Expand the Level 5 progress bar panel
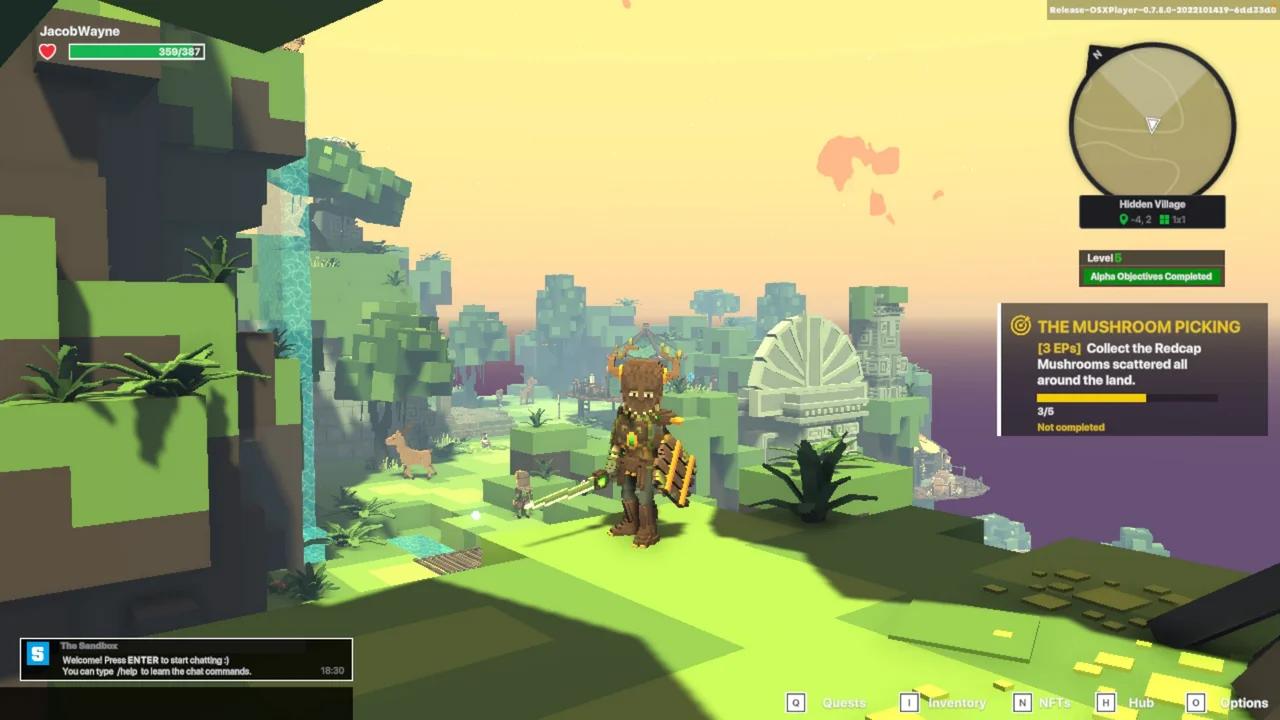The height and width of the screenshot is (720, 1280). 1151,257
